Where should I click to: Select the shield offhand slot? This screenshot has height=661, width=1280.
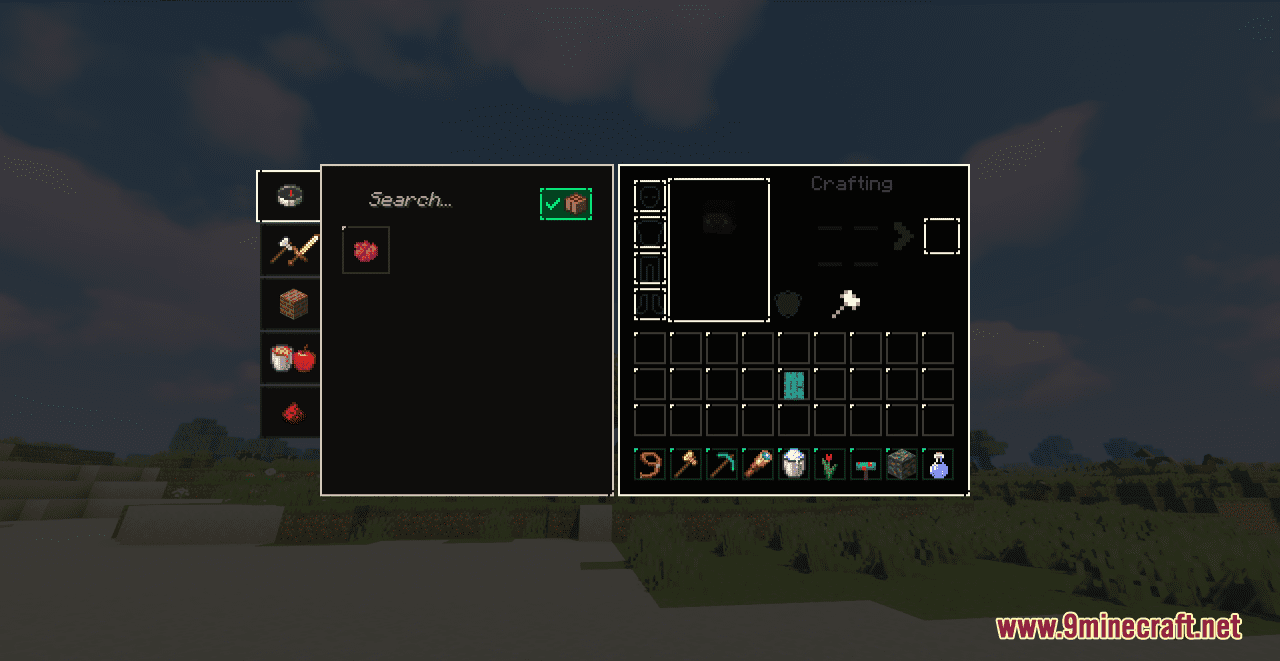pos(788,304)
